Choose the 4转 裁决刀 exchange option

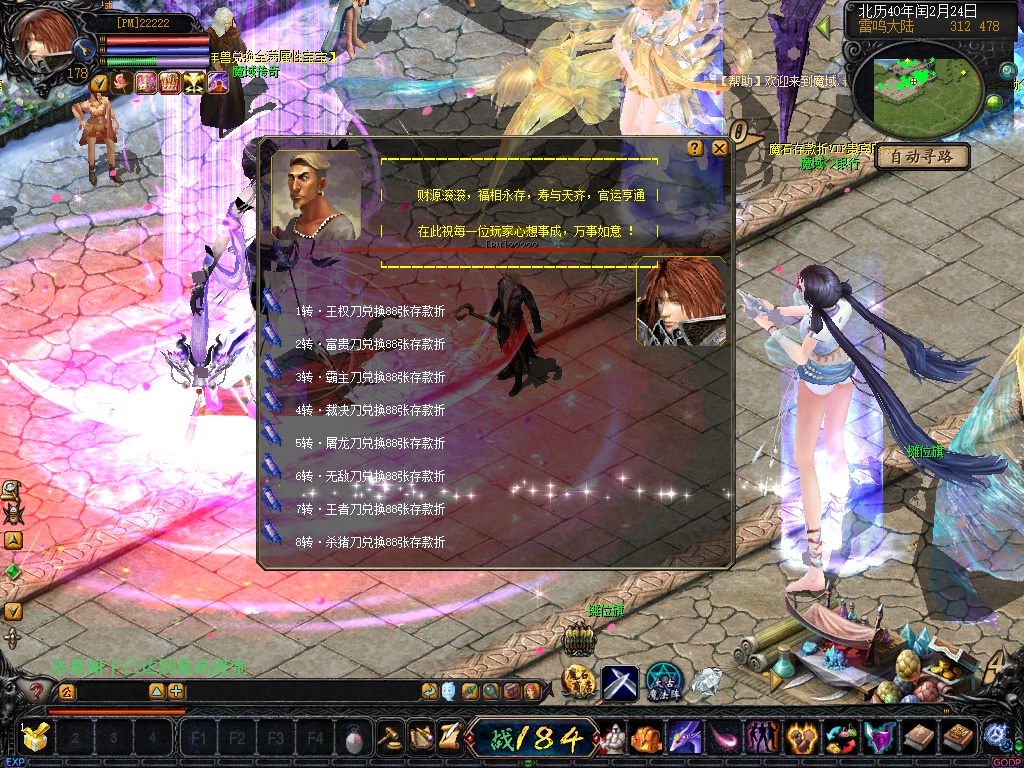[369, 410]
